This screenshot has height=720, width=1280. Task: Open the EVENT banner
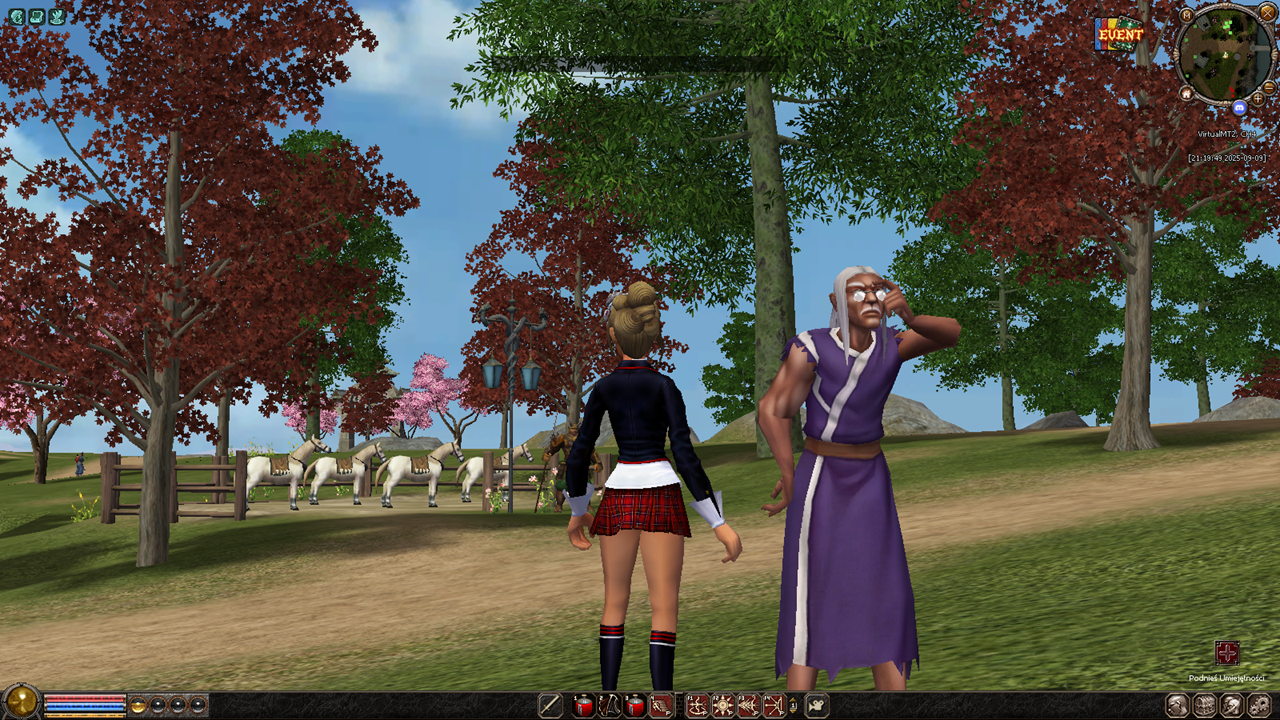[x=1120, y=34]
